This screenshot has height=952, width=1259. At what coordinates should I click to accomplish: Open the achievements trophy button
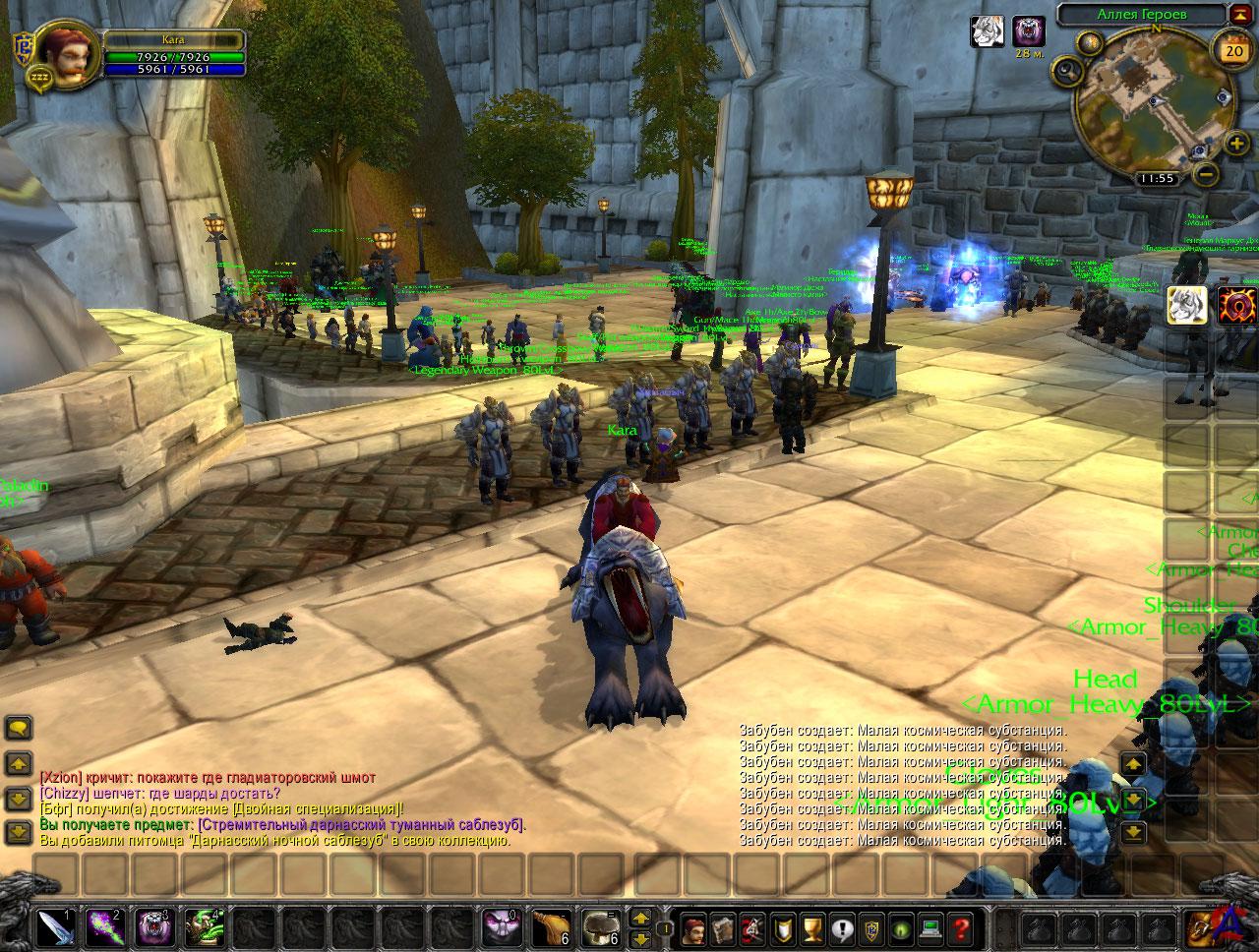click(812, 927)
